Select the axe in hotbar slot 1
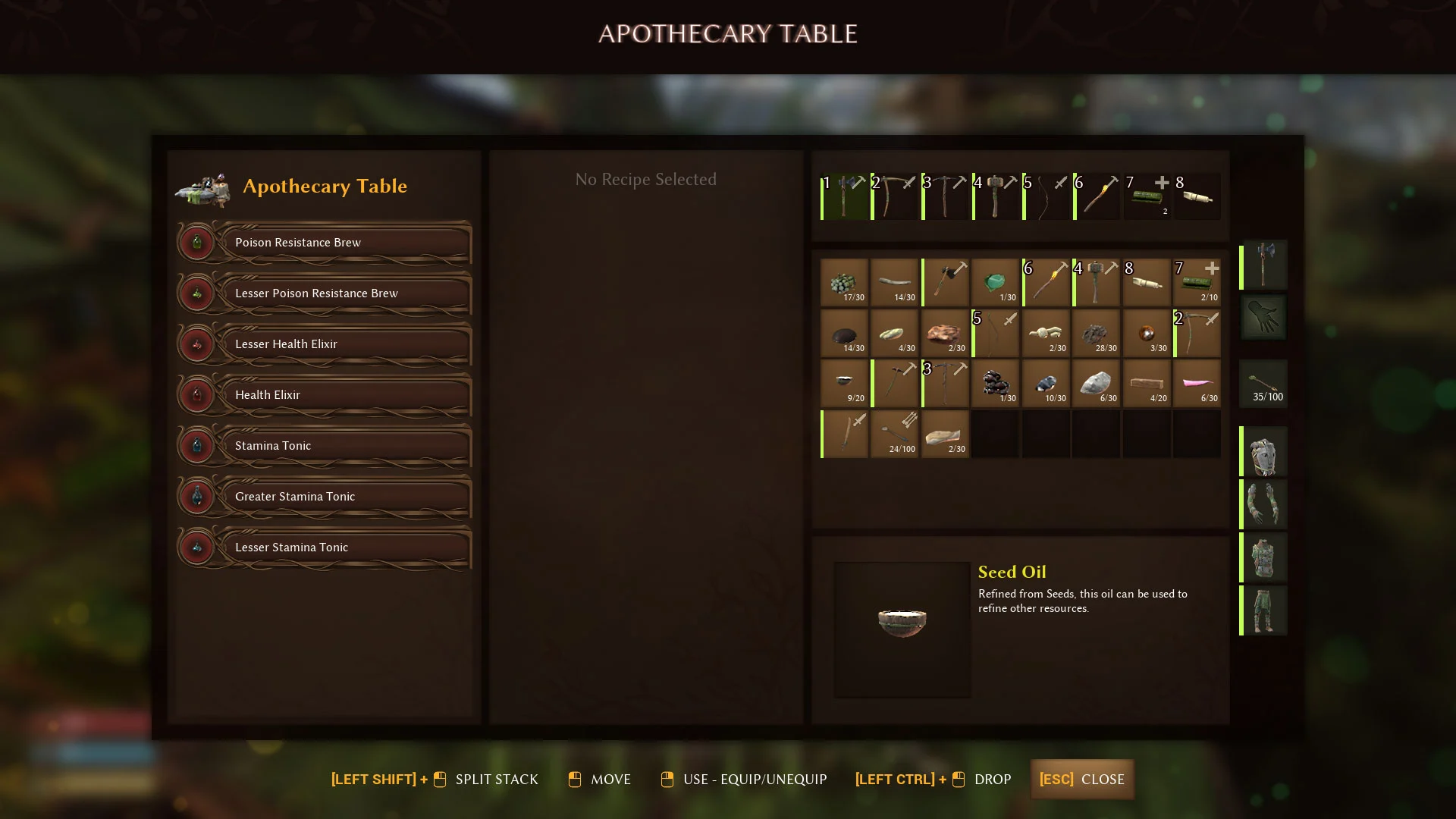This screenshot has width=1456, height=819. coord(845,196)
